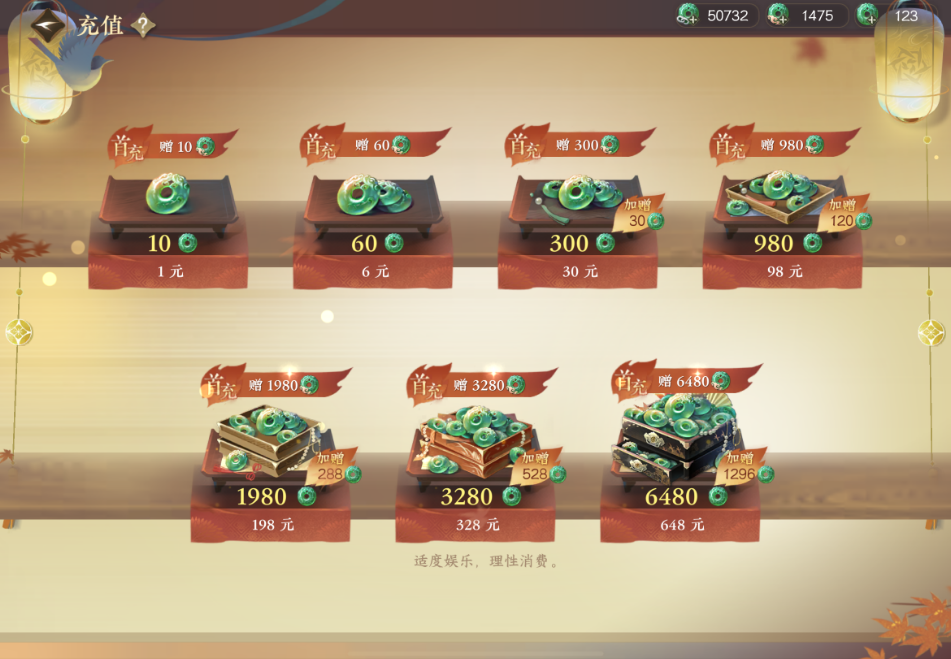Tap the 1475 jade currency counter
Viewport: 951px width, 659px height.
point(806,15)
